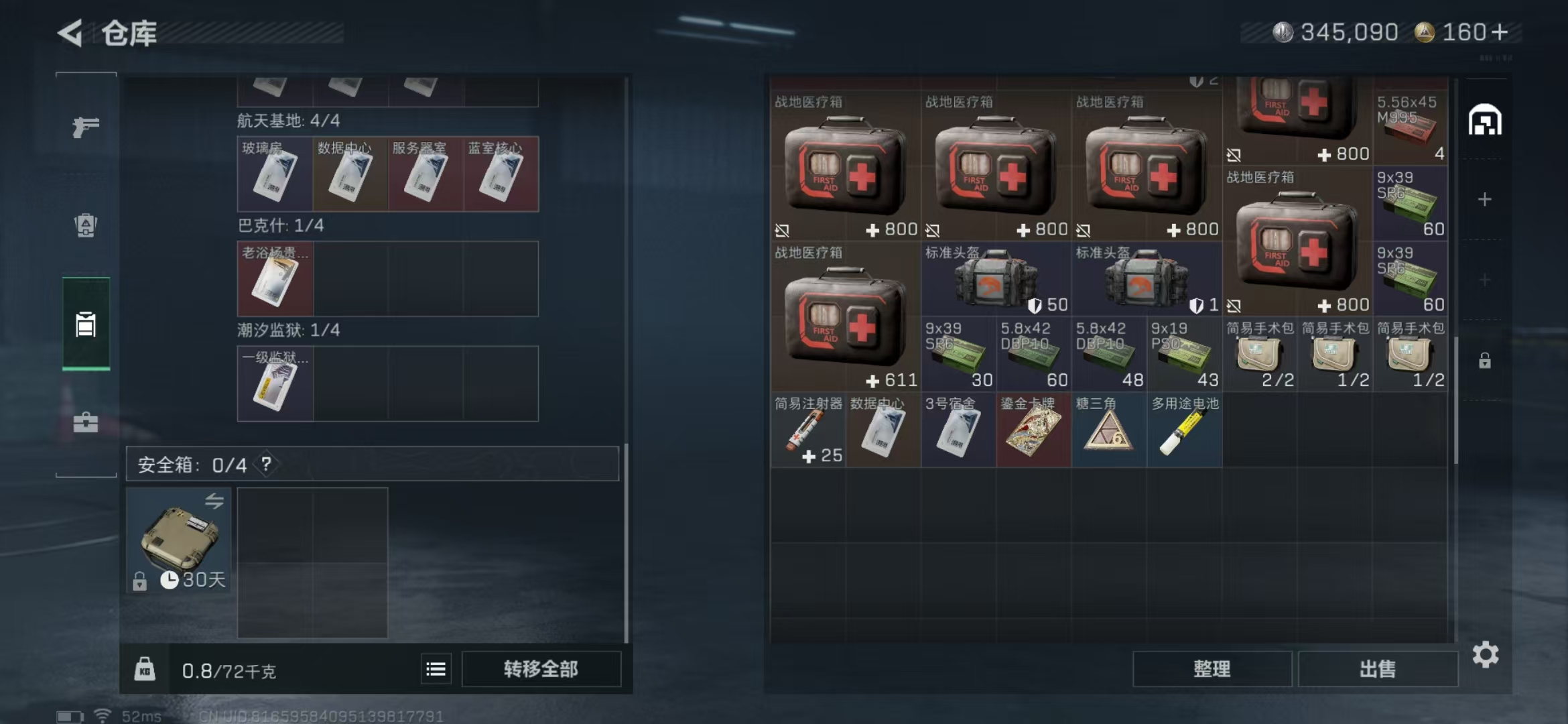Click 整理 to sort the warehouse
The image size is (1568, 724).
tap(1212, 668)
